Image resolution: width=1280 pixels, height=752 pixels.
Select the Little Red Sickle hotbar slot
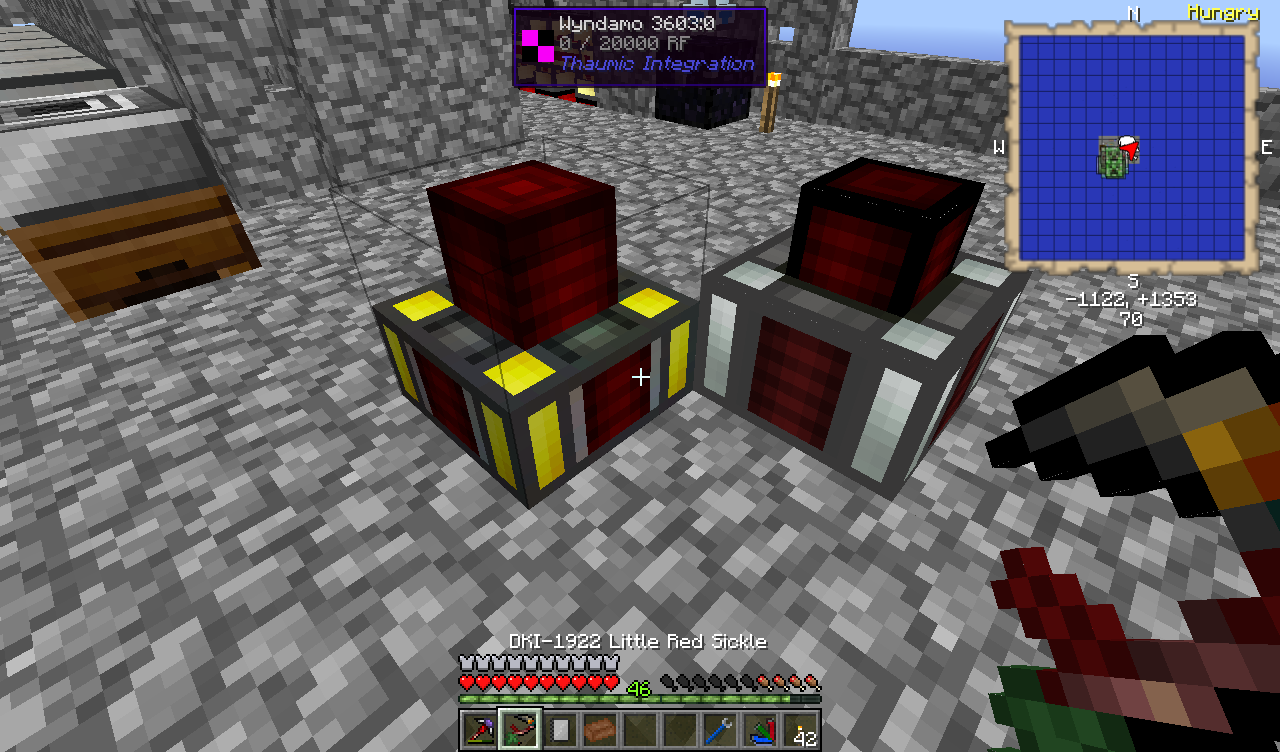pos(519,727)
